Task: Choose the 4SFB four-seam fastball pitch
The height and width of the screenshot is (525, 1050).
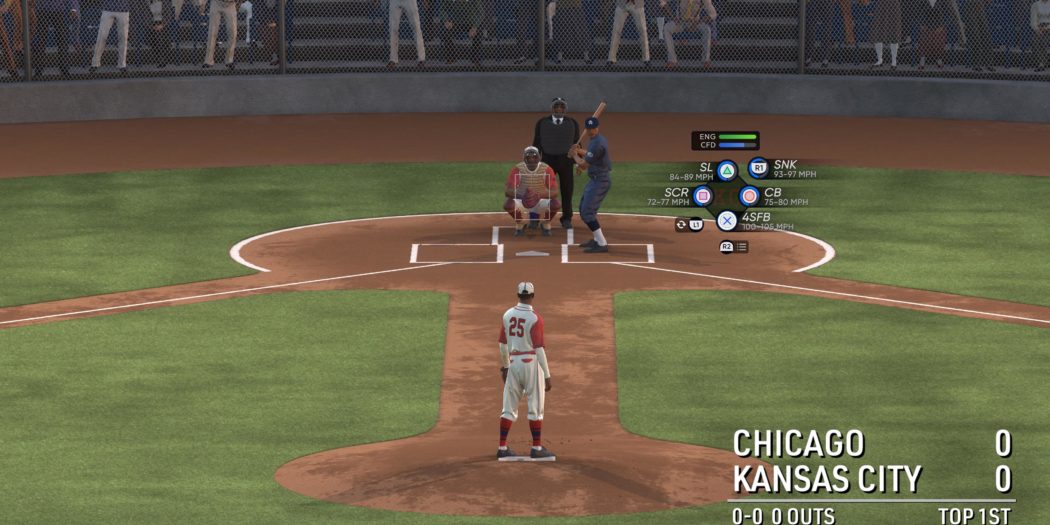Action: pyautogui.click(x=727, y=221)
